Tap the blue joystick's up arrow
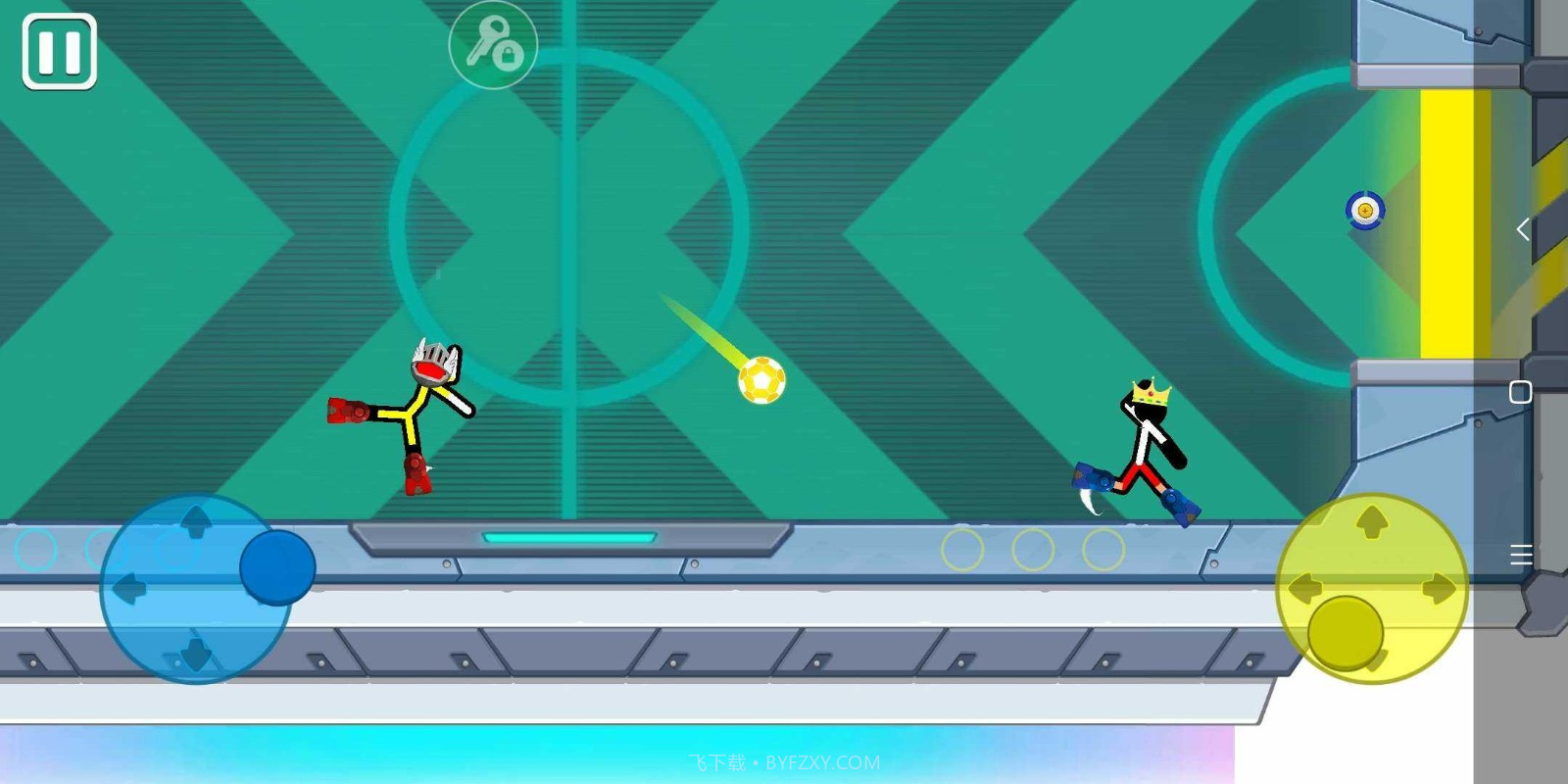 [x=196, y=520]
